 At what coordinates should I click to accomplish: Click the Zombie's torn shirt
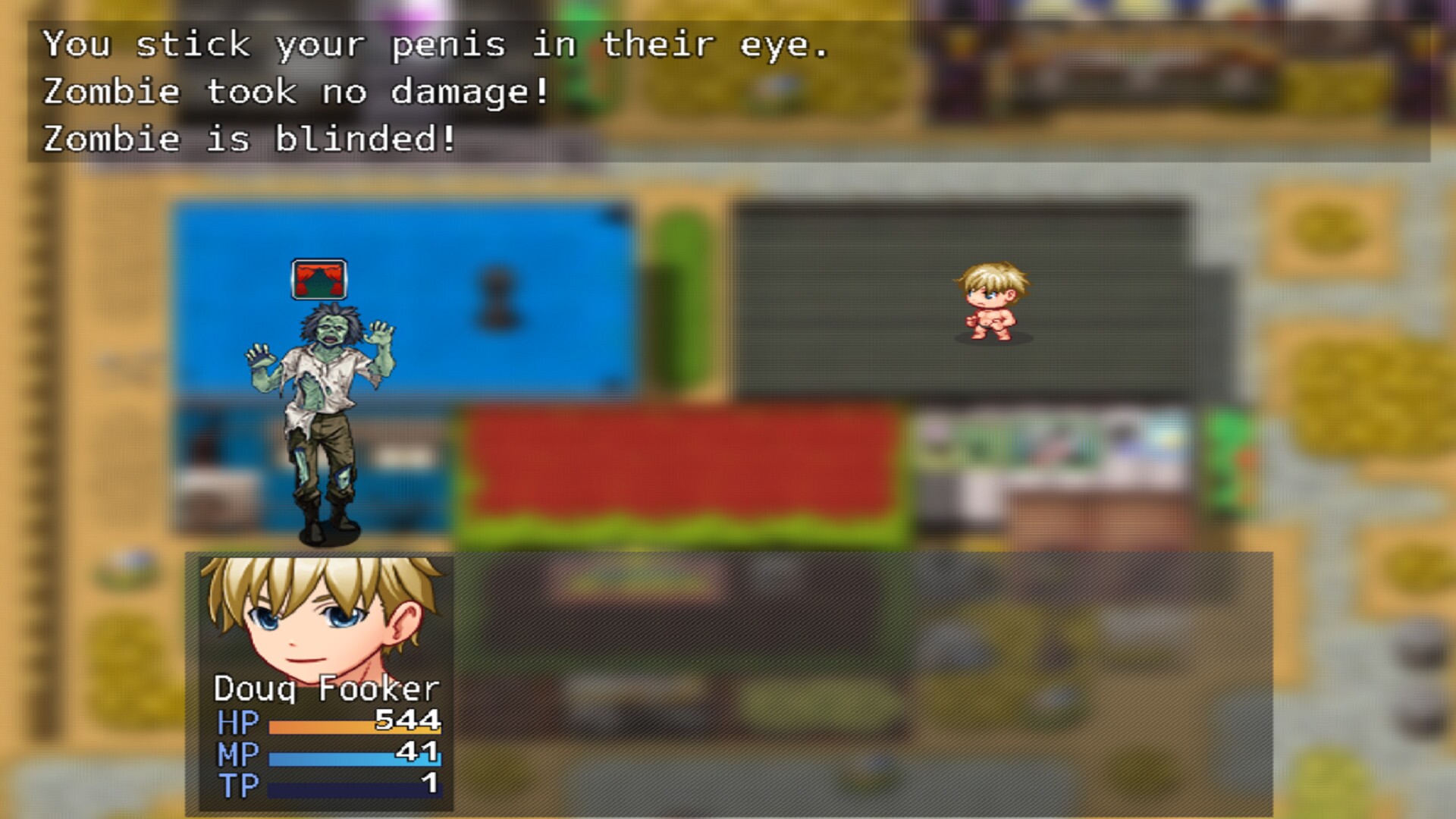point(326,379)
